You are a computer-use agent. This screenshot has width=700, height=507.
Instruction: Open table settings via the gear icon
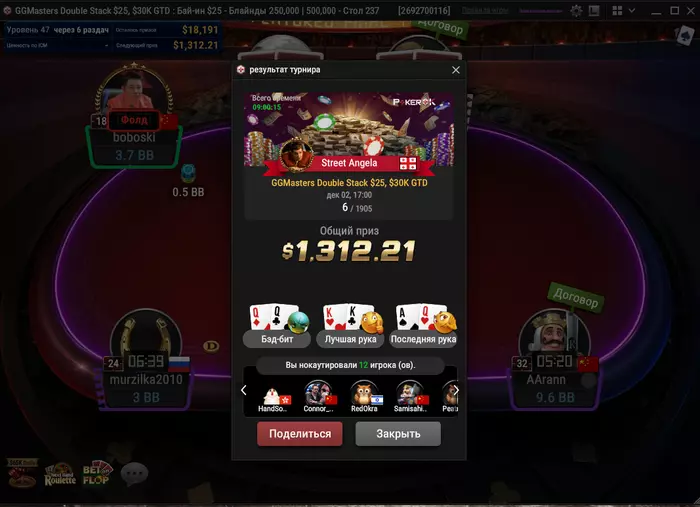click(576, 10)
